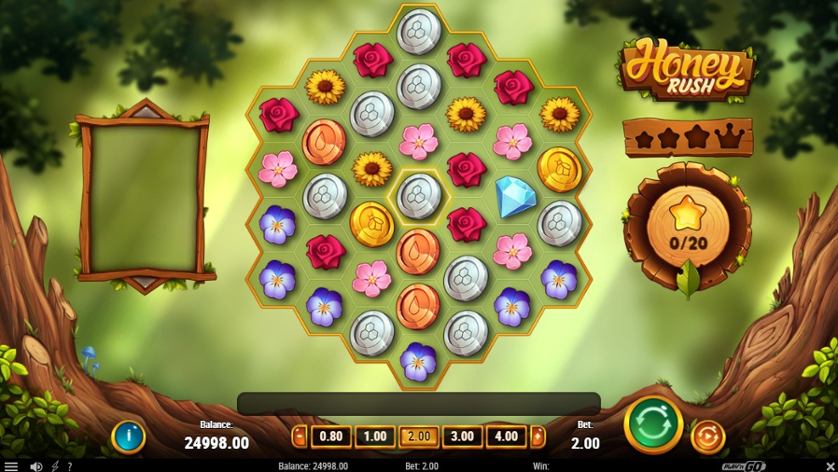Pick the 4.00 bet amount

pyautogui.click(x=505, y=436)
